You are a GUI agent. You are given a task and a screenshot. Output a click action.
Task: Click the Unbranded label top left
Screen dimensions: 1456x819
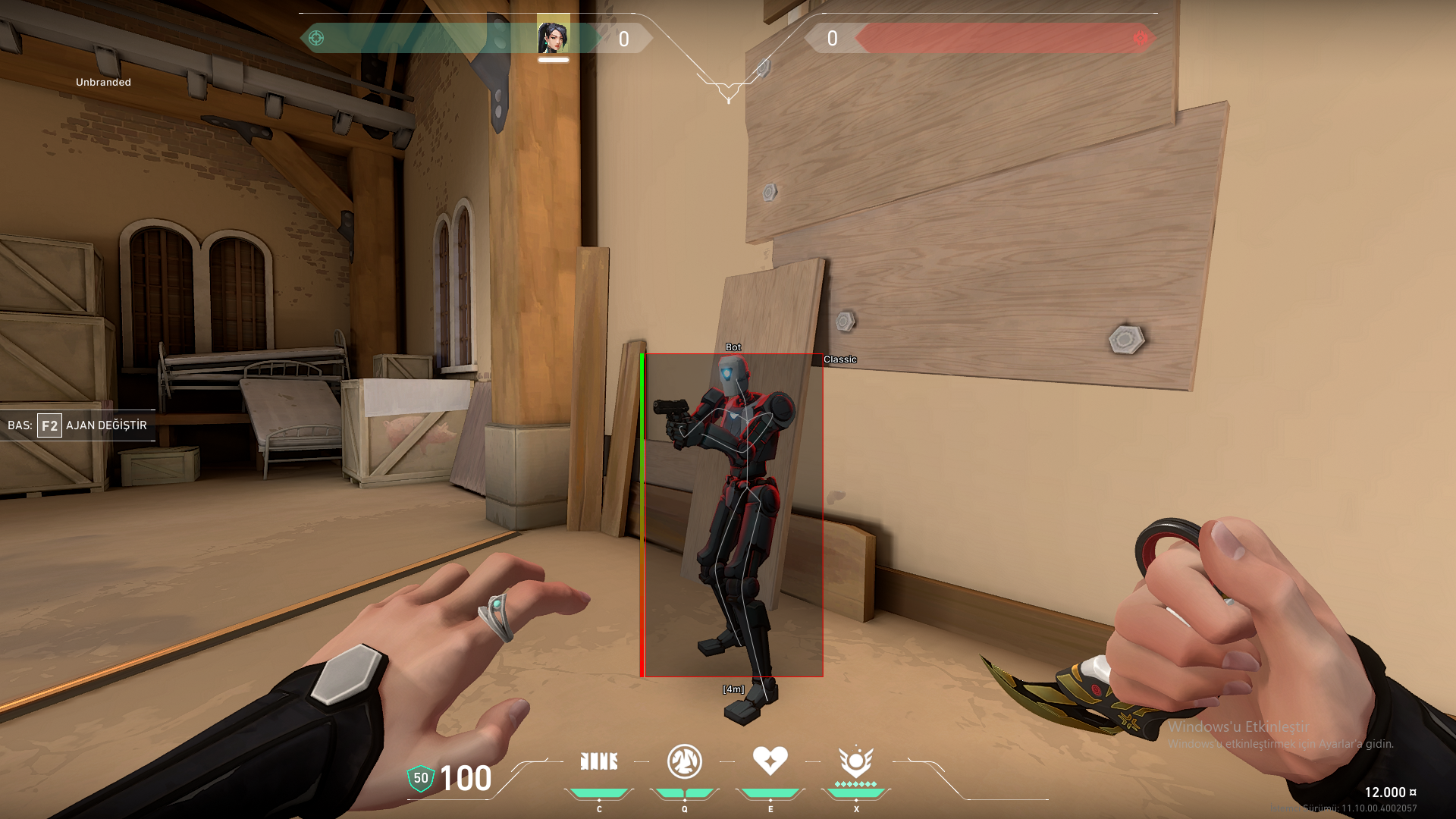click(102, 82)
